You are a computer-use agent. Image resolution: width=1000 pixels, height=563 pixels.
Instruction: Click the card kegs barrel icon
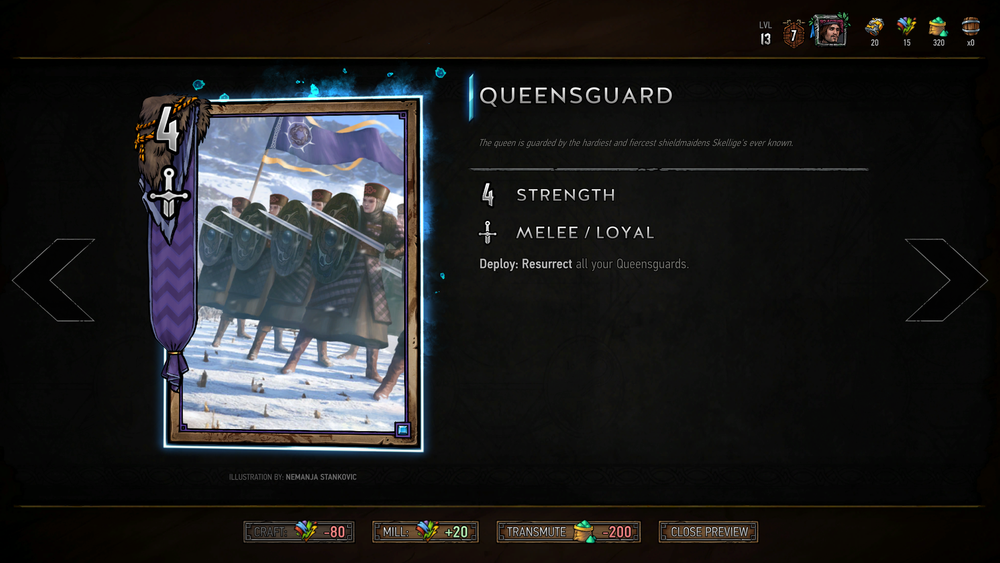[x=970, y=27]
